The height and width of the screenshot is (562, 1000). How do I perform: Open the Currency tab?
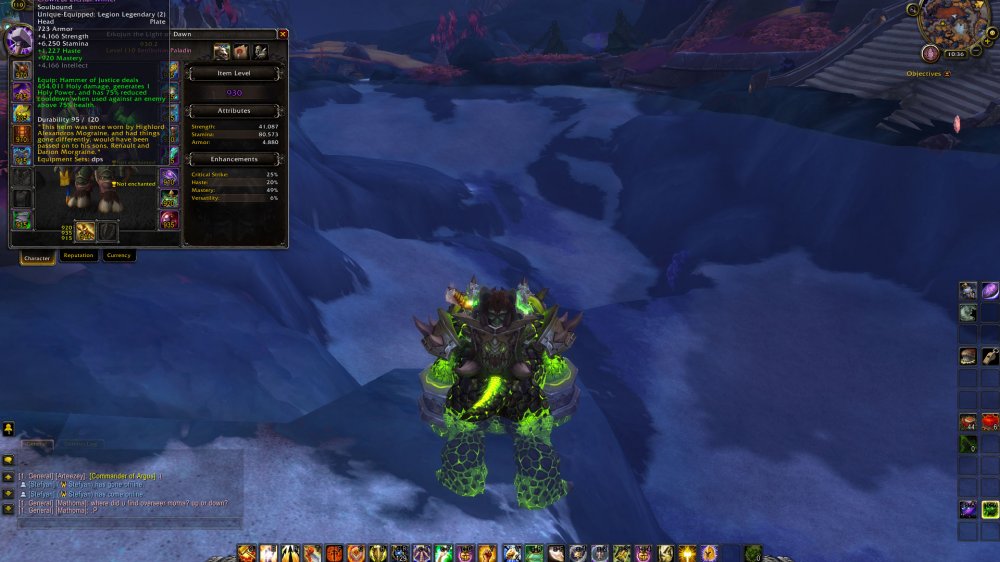[x=118, y=256]
